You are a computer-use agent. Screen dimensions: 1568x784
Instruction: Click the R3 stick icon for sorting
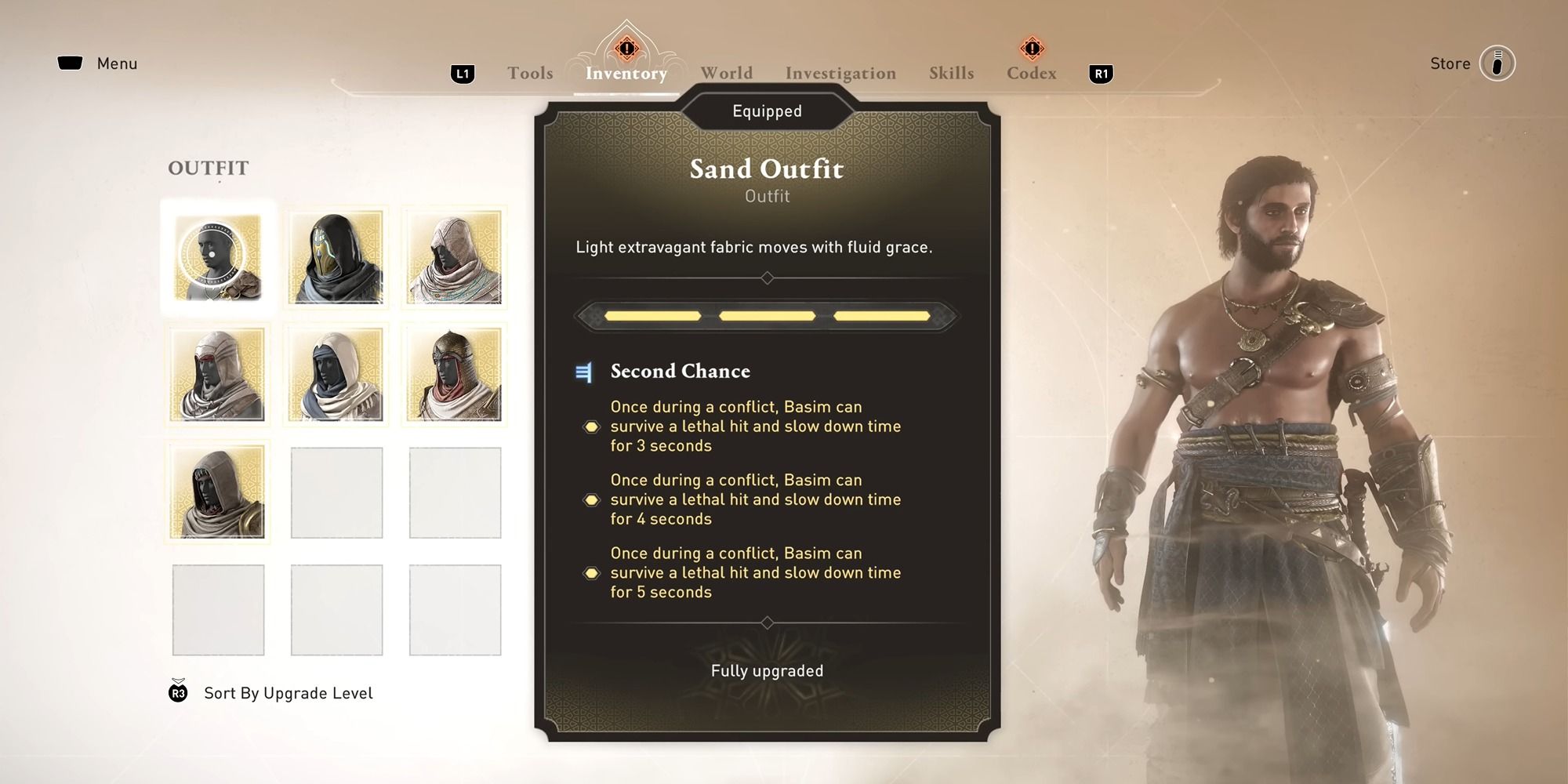pos(176,692)
